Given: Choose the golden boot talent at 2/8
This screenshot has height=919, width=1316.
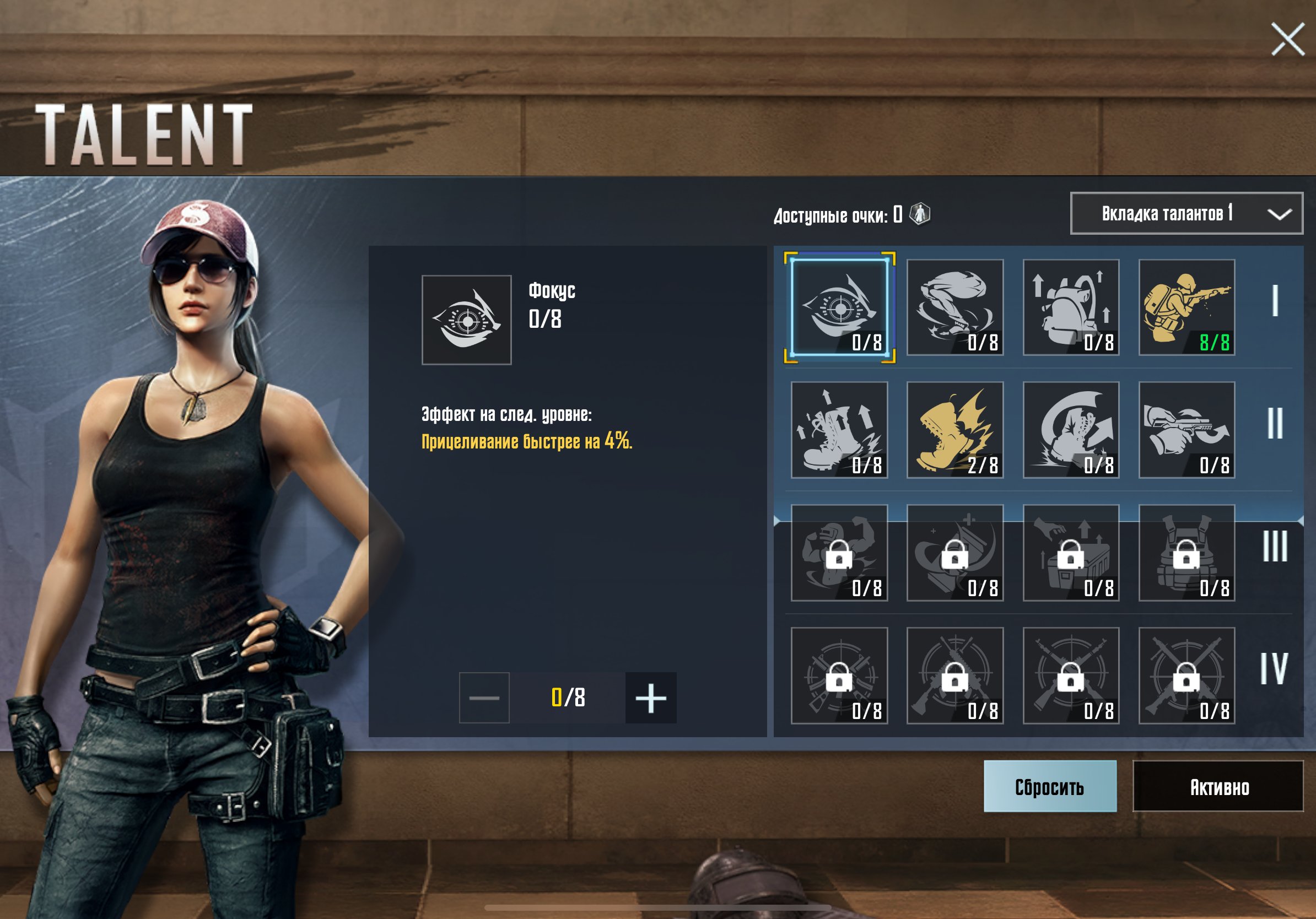Looking at the screenshot, I should 955,430.
